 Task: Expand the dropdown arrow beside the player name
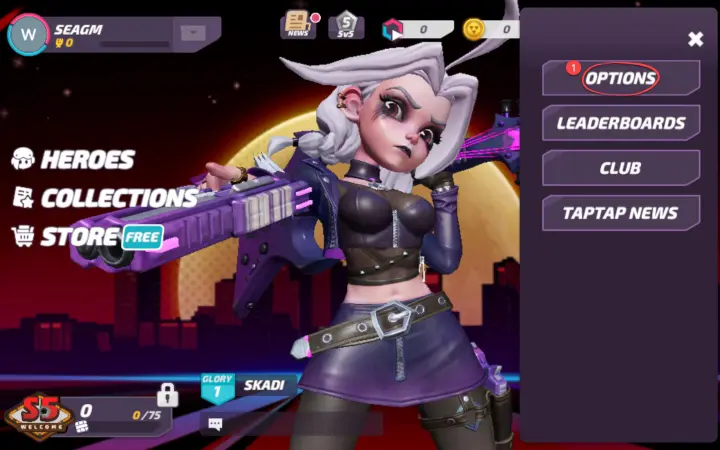192,33
